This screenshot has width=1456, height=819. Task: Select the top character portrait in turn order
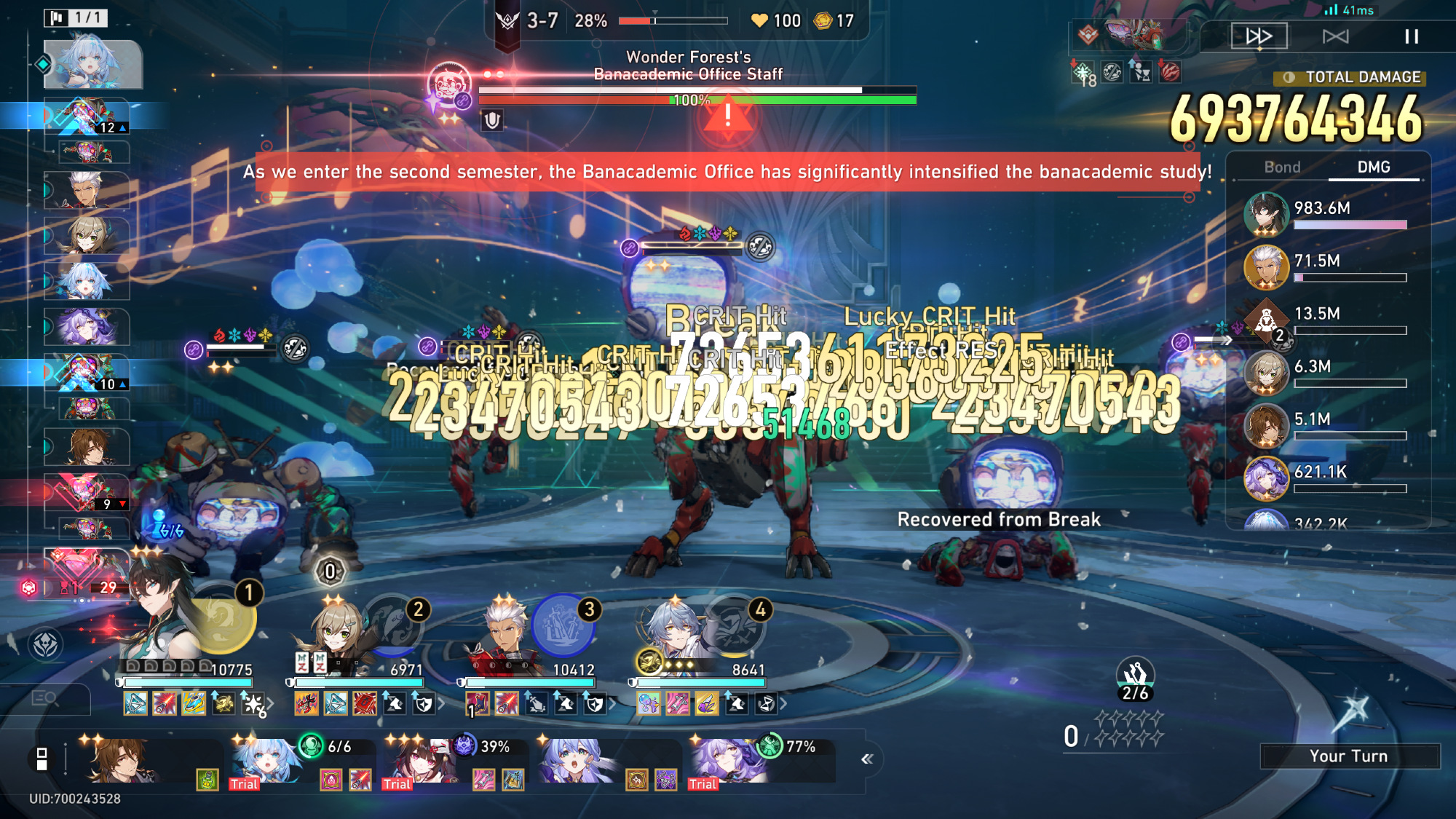pyautogui.click(x=92, y=64)
